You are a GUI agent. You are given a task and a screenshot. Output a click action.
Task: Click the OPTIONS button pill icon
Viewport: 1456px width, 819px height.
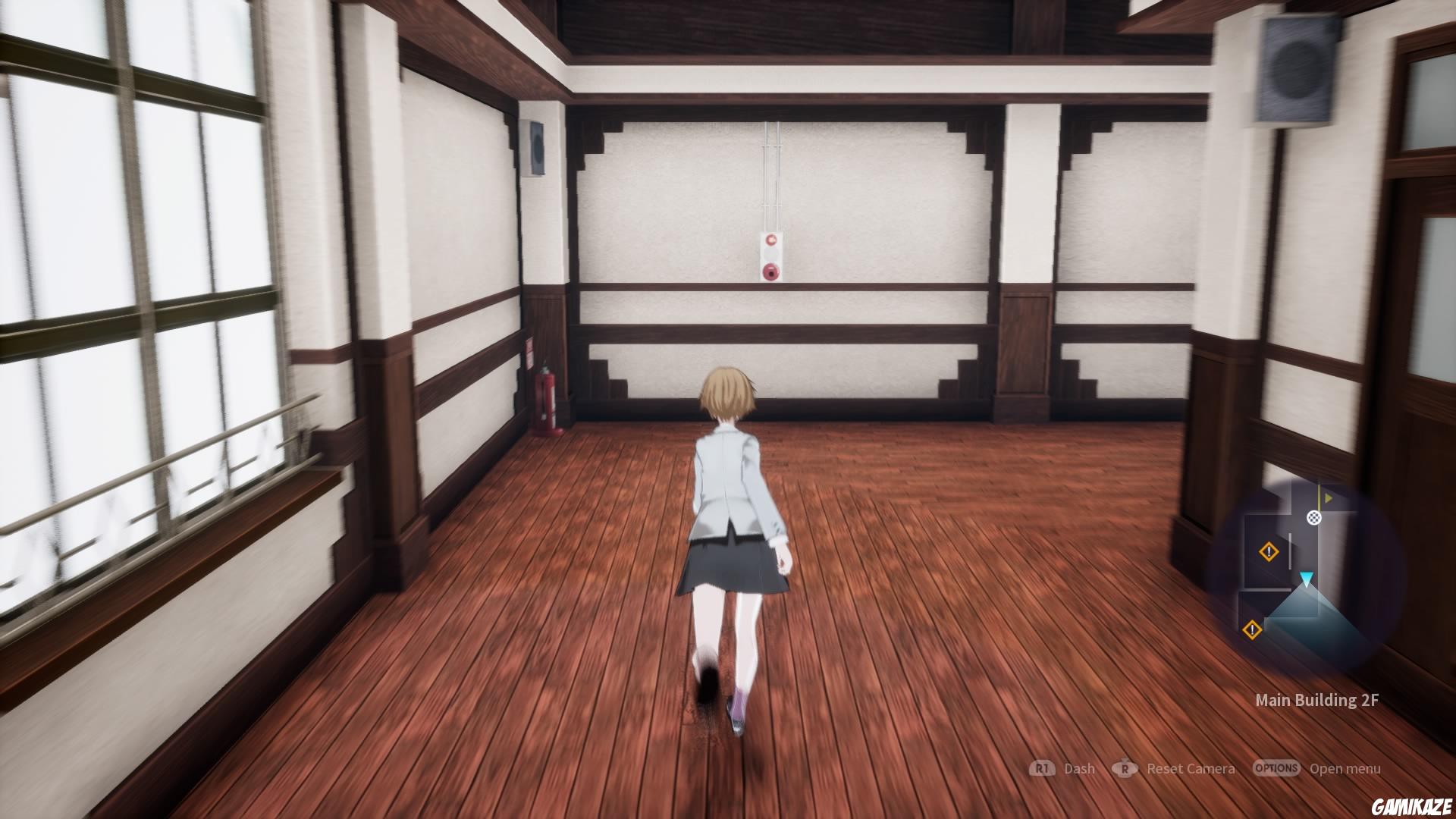1277,768
